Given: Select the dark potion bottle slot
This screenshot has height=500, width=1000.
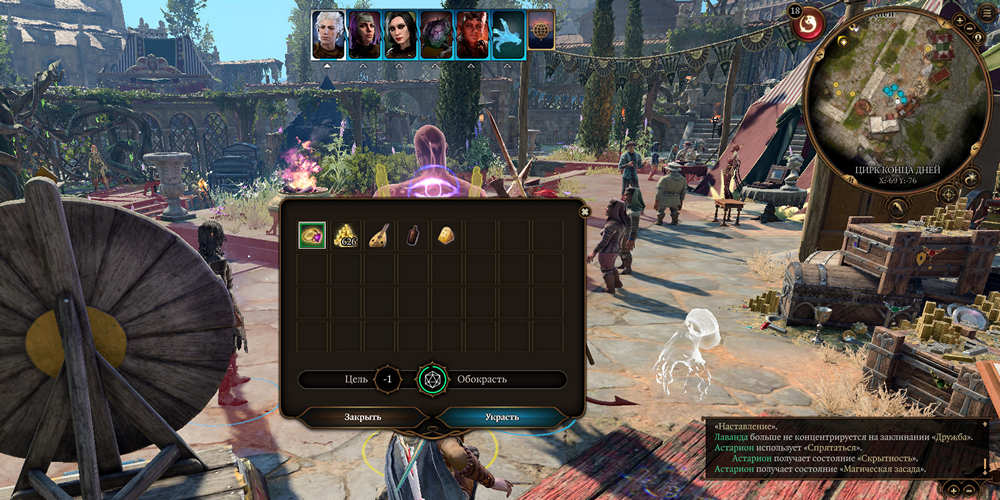Looking at the screenshot, I should point(413,235).
